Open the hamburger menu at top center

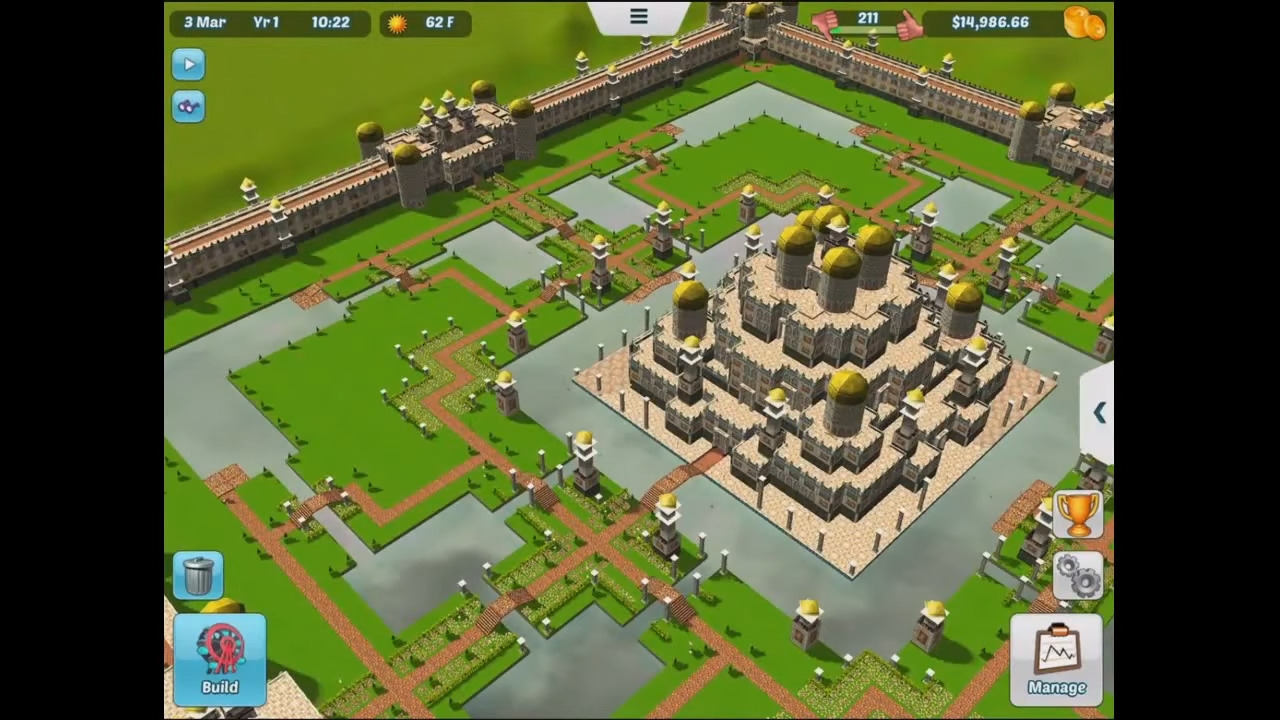638,16
